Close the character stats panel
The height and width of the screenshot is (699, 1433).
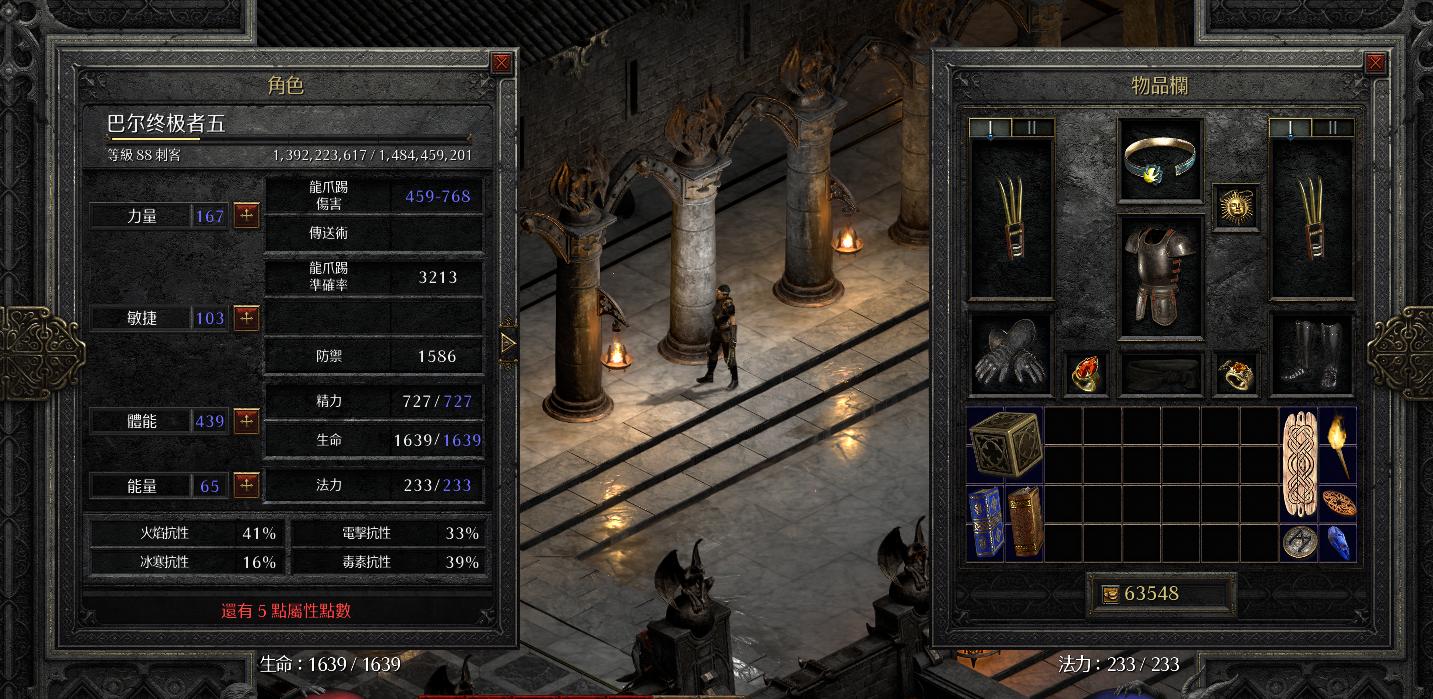tap(502, 62)
